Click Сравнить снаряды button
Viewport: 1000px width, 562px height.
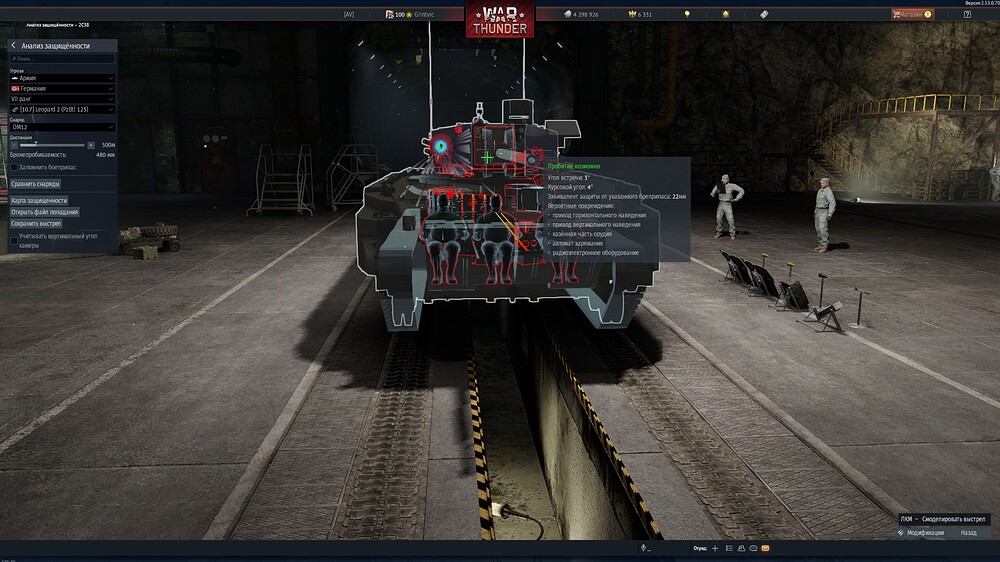pyautogui.click(x=36, y=184)
